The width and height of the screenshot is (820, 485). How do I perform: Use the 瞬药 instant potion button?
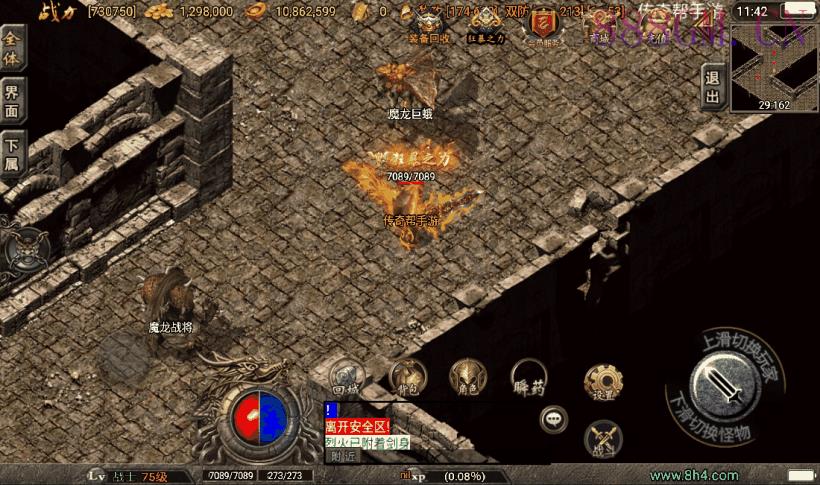click(x=528, y=377)
